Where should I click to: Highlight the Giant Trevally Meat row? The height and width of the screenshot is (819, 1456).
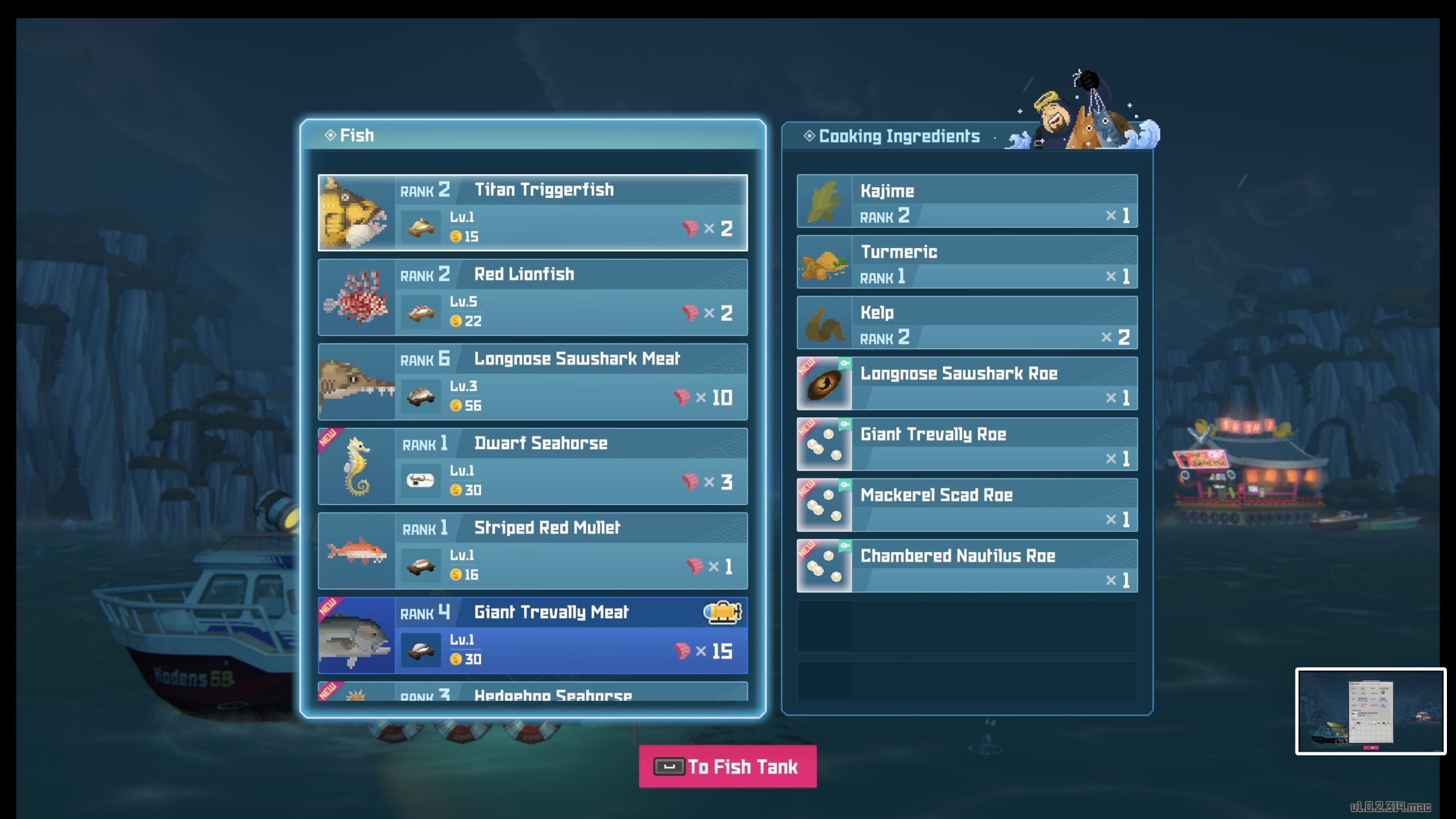pyautogui.click(x=532, y=635)
